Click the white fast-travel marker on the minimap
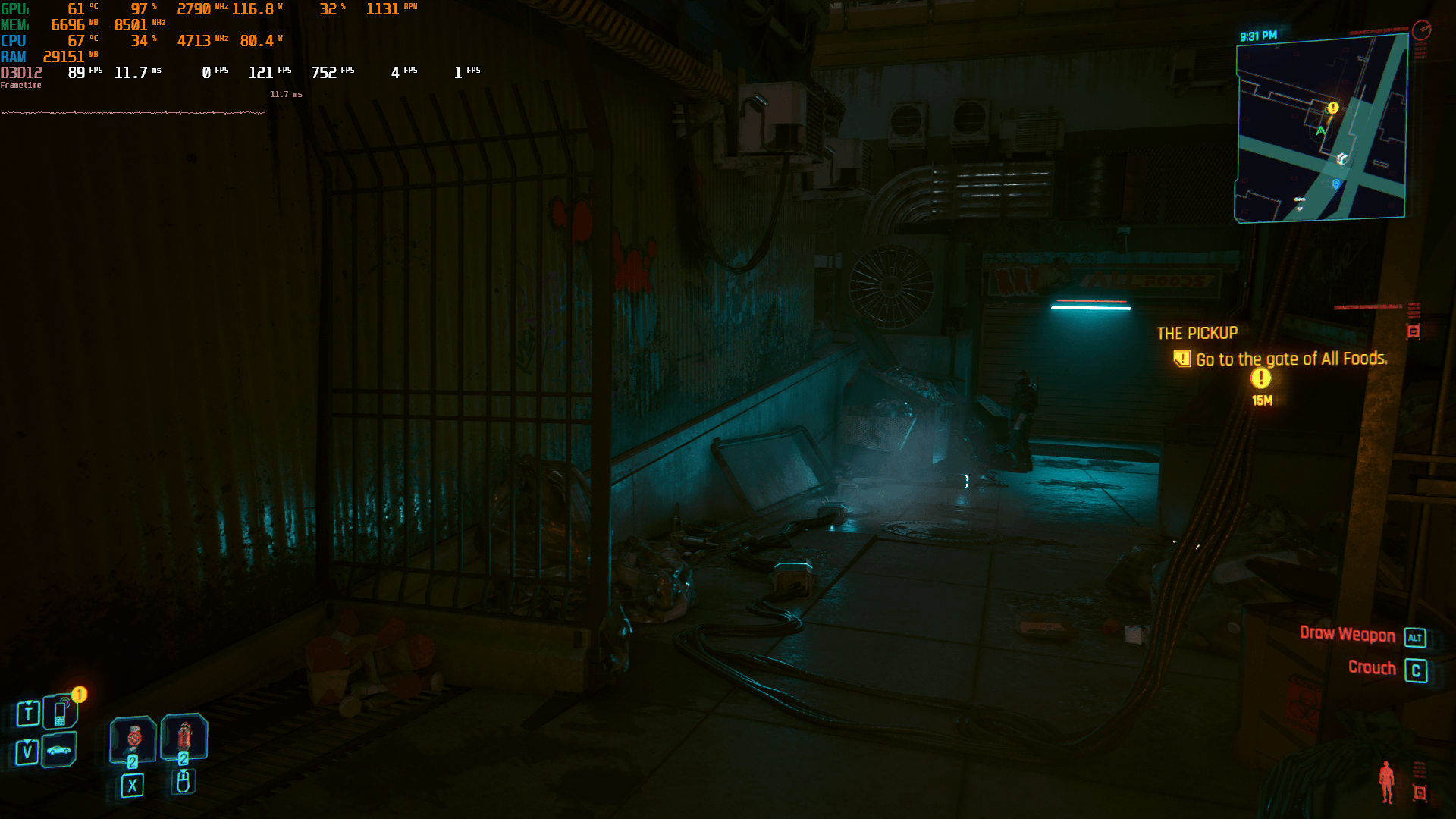Viewport: 1456px width, 819px height. [x=1341, y=158]
